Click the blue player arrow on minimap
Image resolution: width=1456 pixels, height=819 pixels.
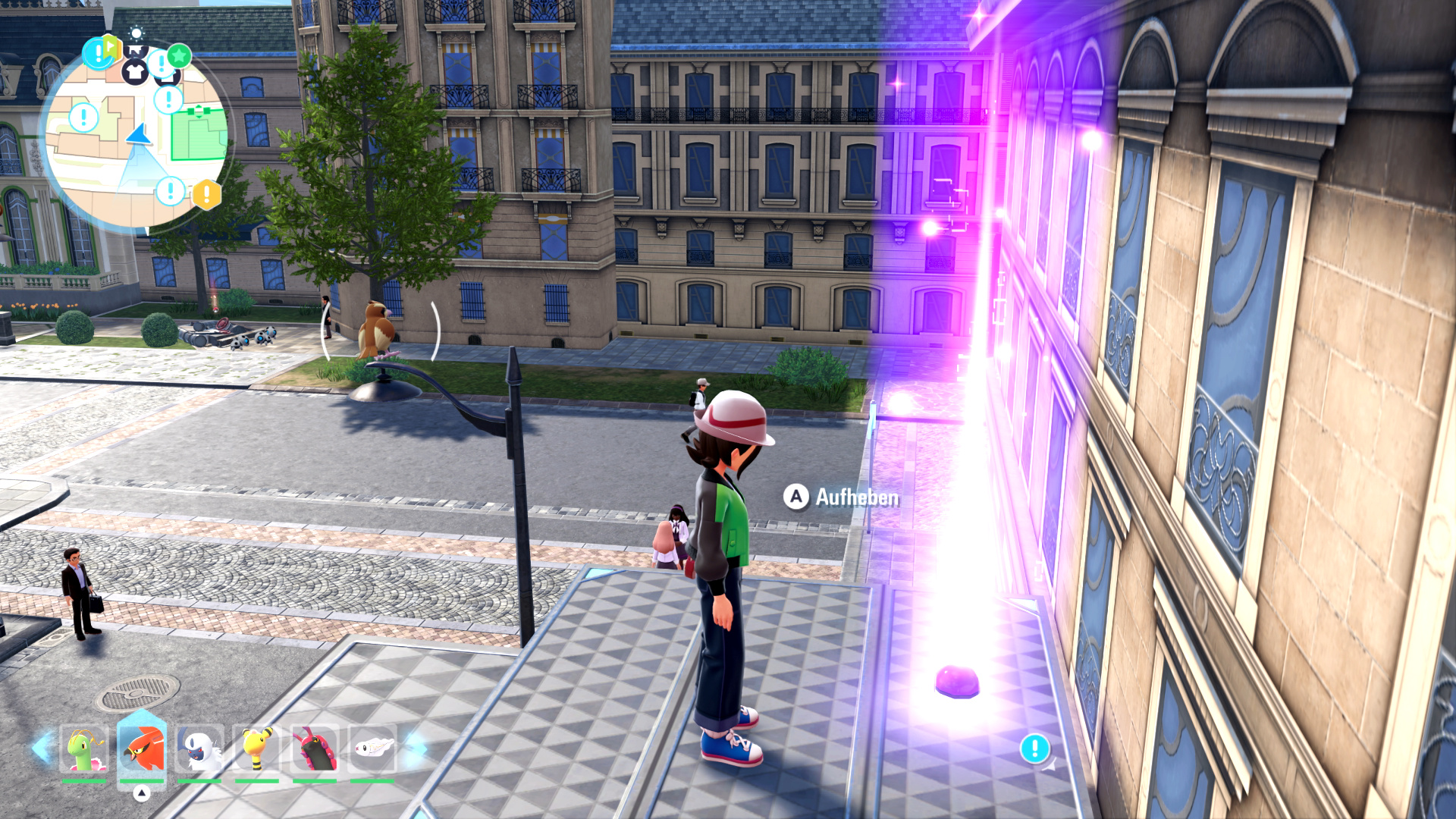pyautogui.click(x=140, y=135)
